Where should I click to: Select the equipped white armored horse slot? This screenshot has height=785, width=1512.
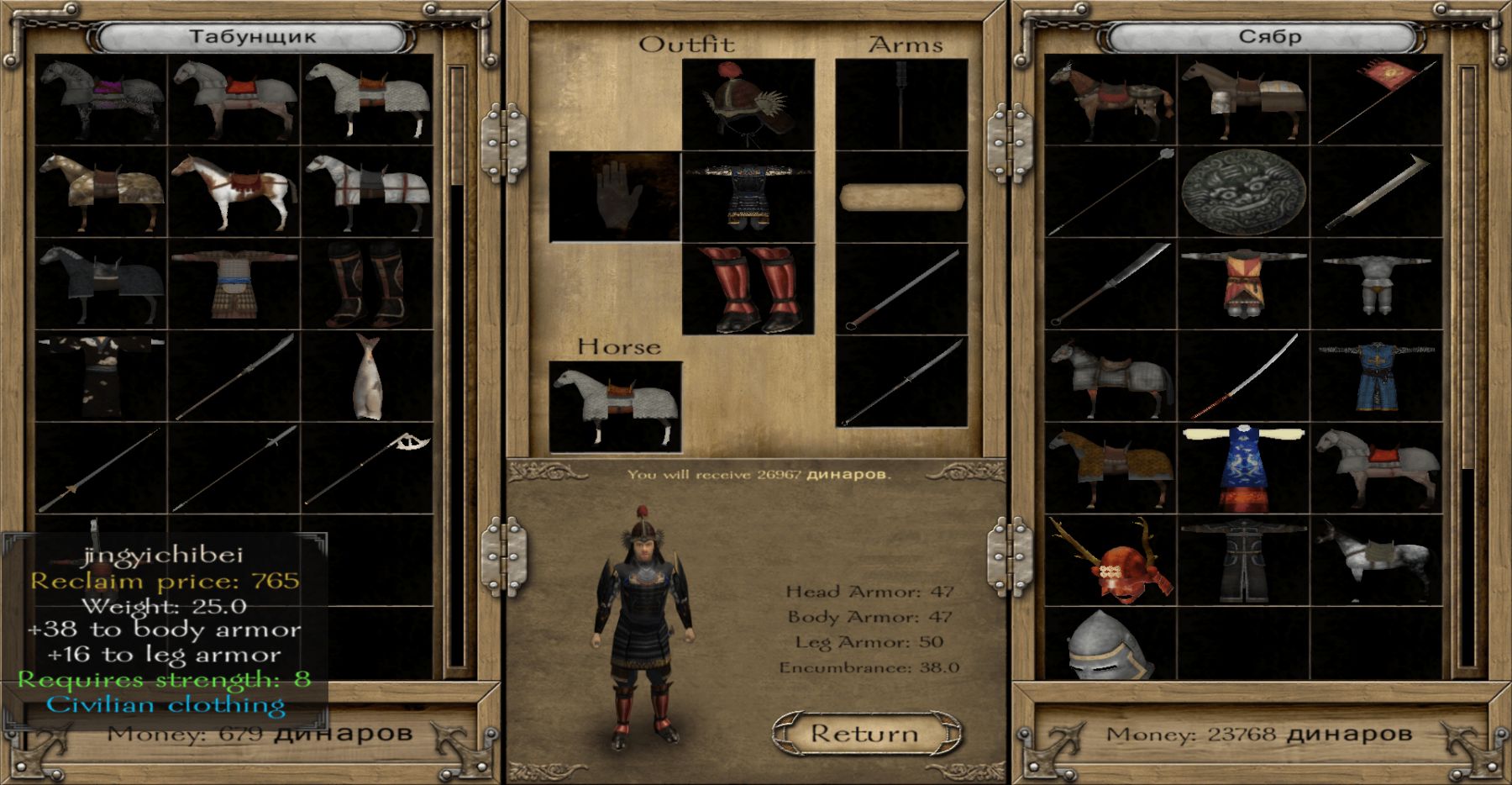(615, 407)
